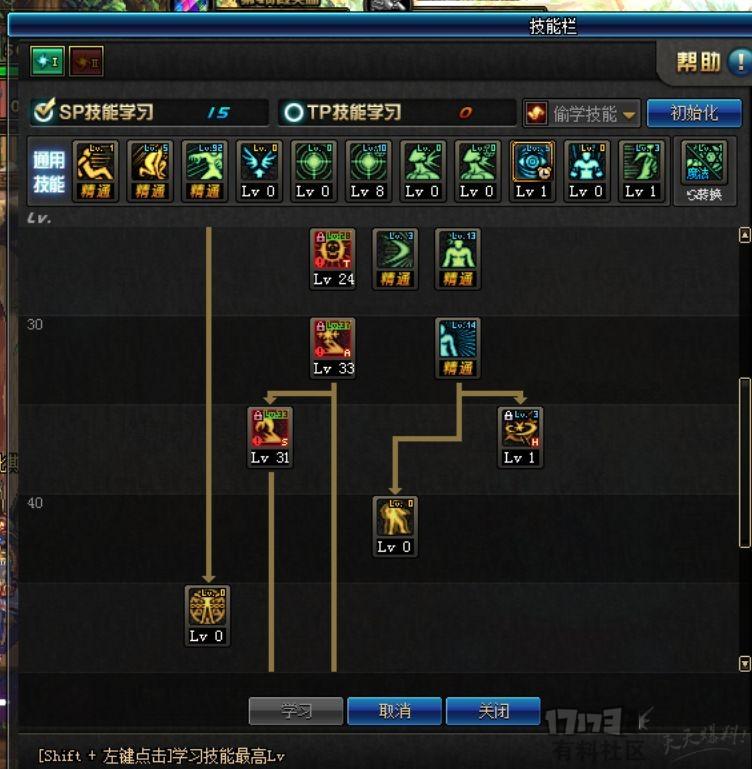Reset skills with the 初始化 button
Image resolution: width=752 pixels, height=769 pixels.
pos(694,113)
